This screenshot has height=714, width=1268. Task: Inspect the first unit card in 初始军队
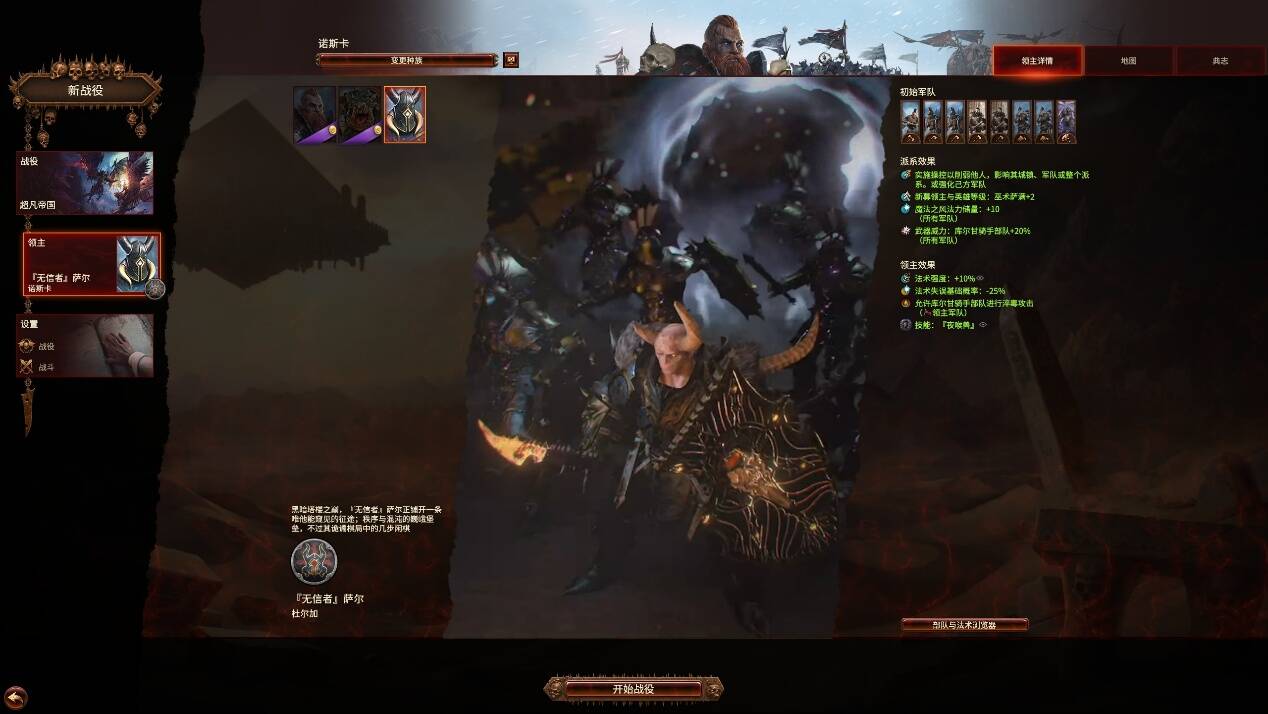(910, 122)
